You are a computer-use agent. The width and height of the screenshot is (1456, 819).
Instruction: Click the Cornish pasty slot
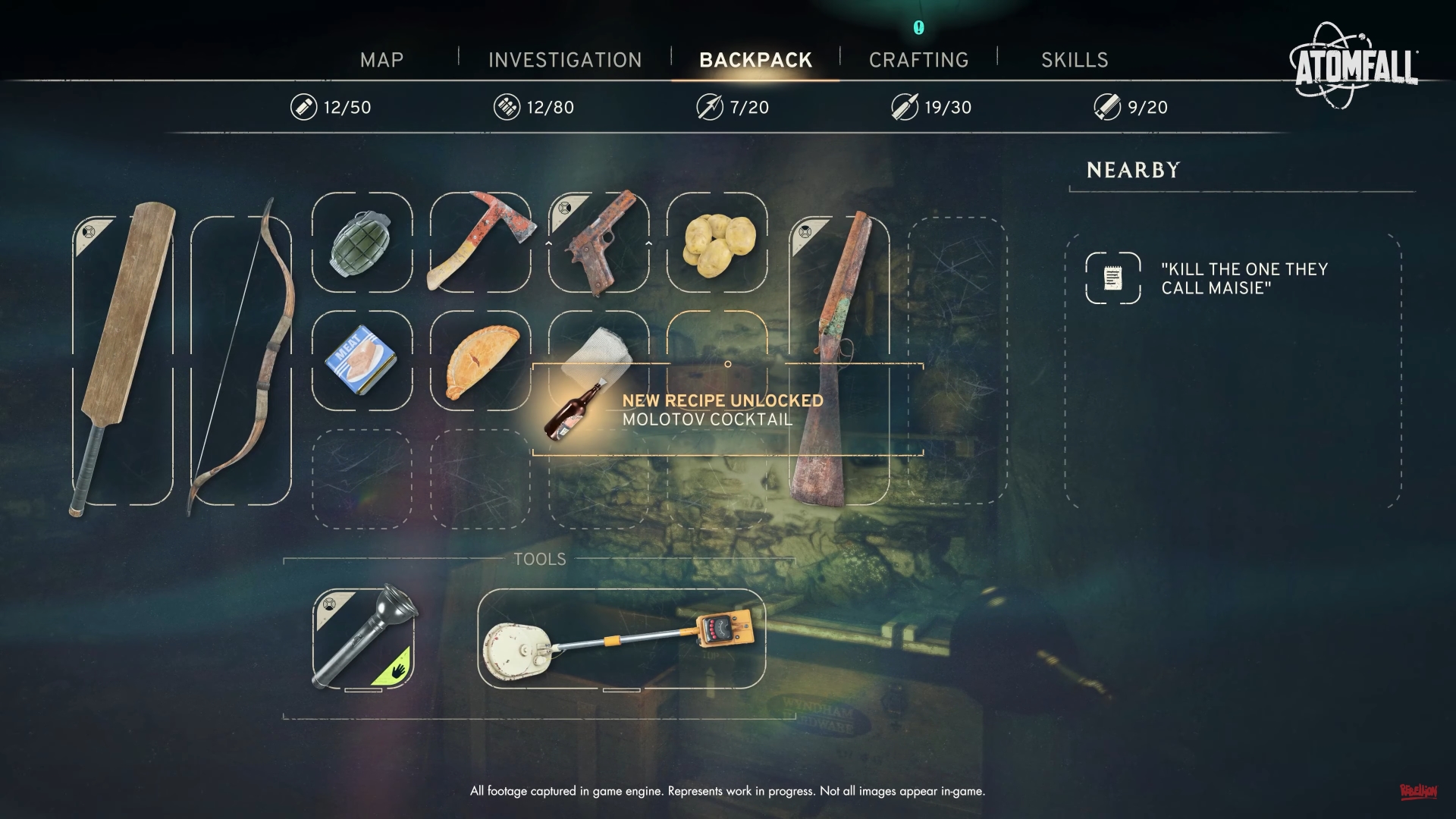(480, 360)
